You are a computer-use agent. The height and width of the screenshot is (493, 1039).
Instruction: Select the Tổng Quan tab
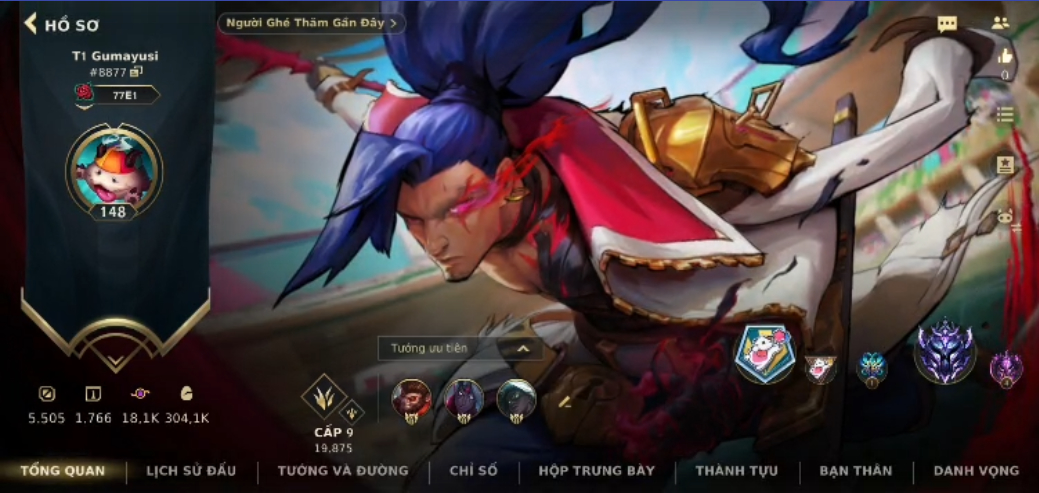pyautogui.click(x=62, y=471)
